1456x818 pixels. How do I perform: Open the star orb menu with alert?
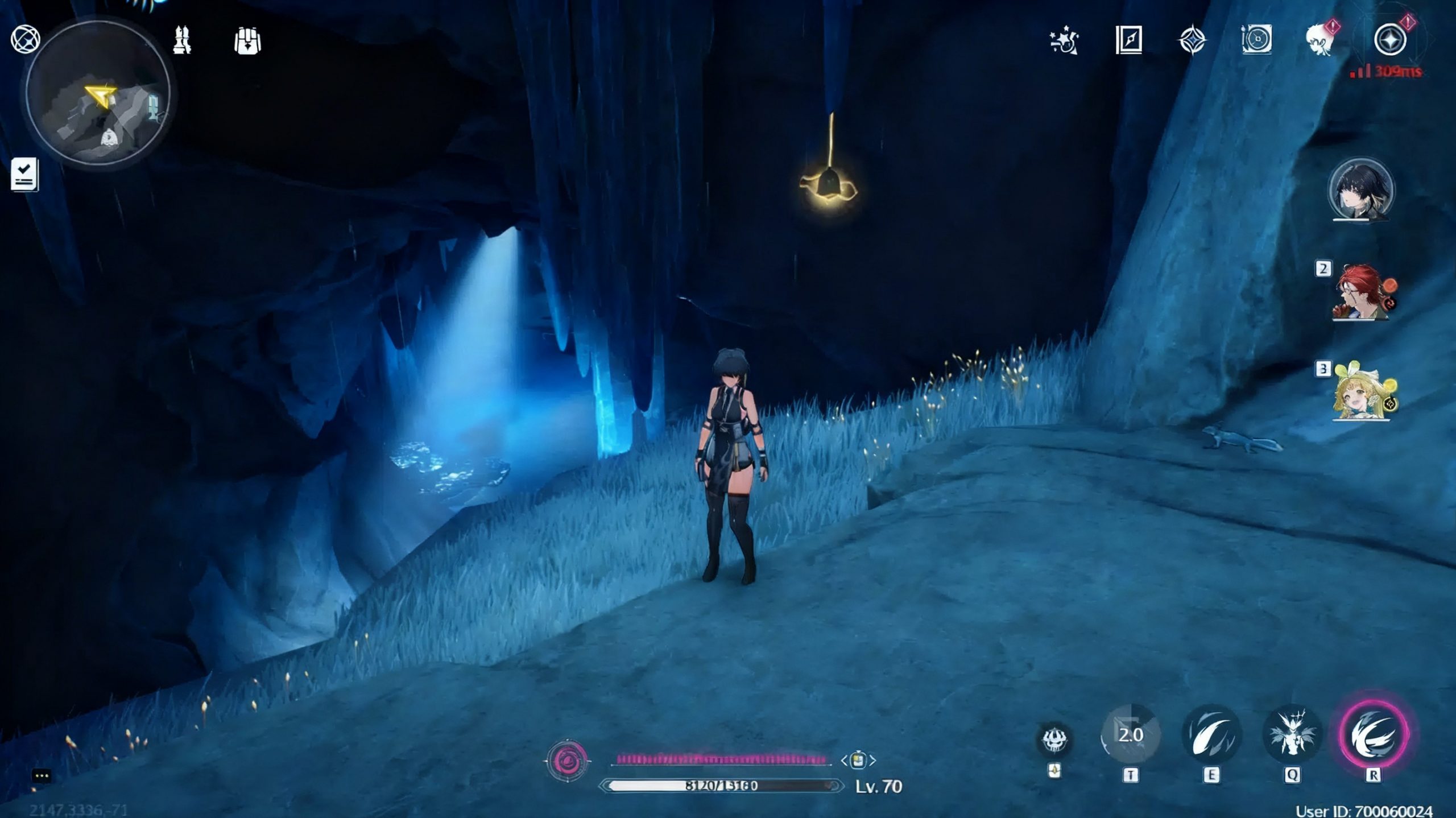tap(1390, 40)
